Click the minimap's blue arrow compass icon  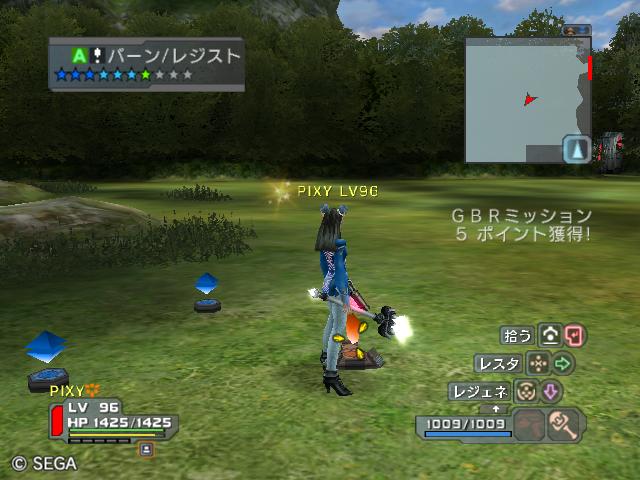coord(577,150)
